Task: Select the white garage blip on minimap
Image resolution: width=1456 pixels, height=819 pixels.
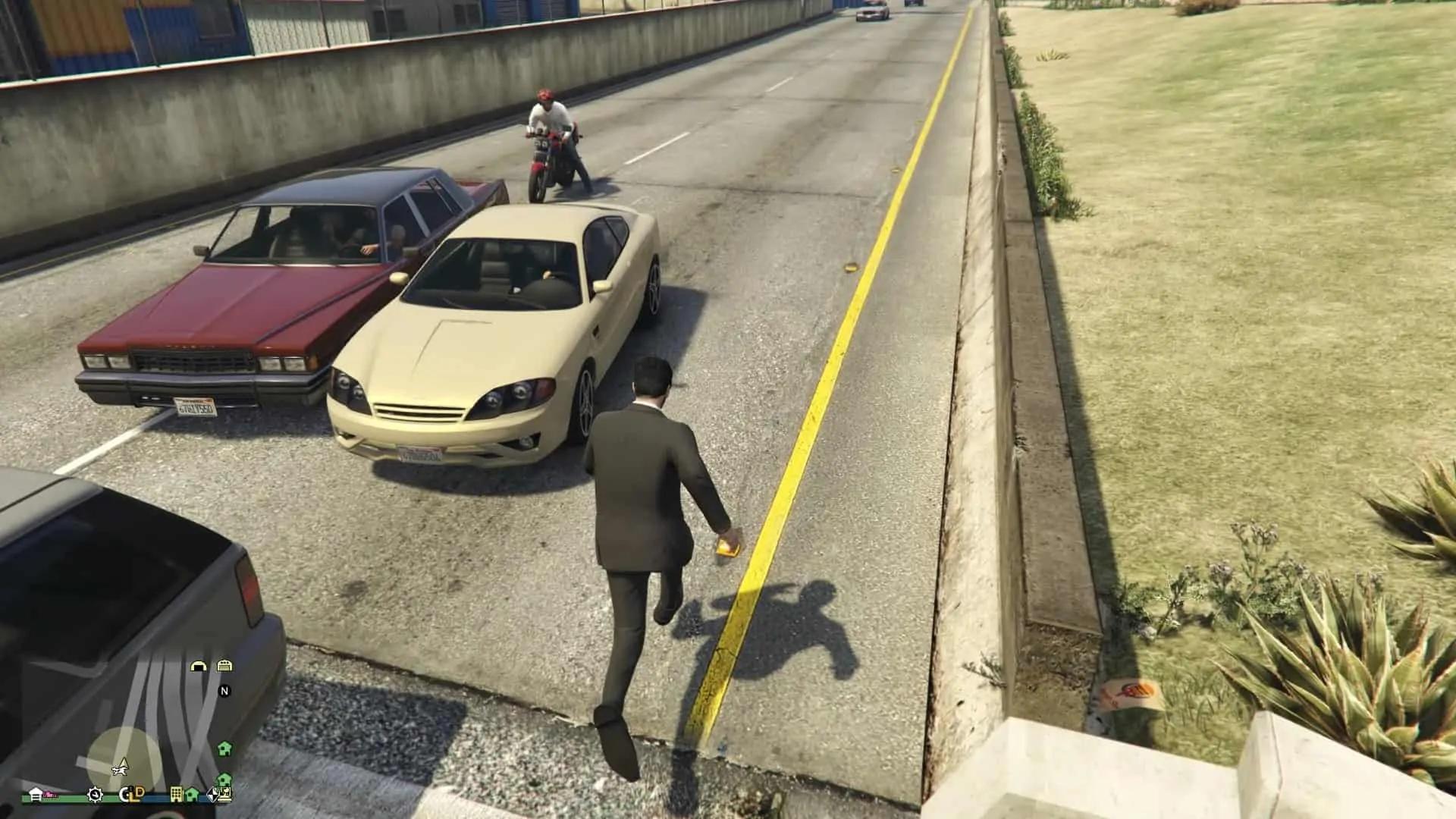Action: point(36,794)
